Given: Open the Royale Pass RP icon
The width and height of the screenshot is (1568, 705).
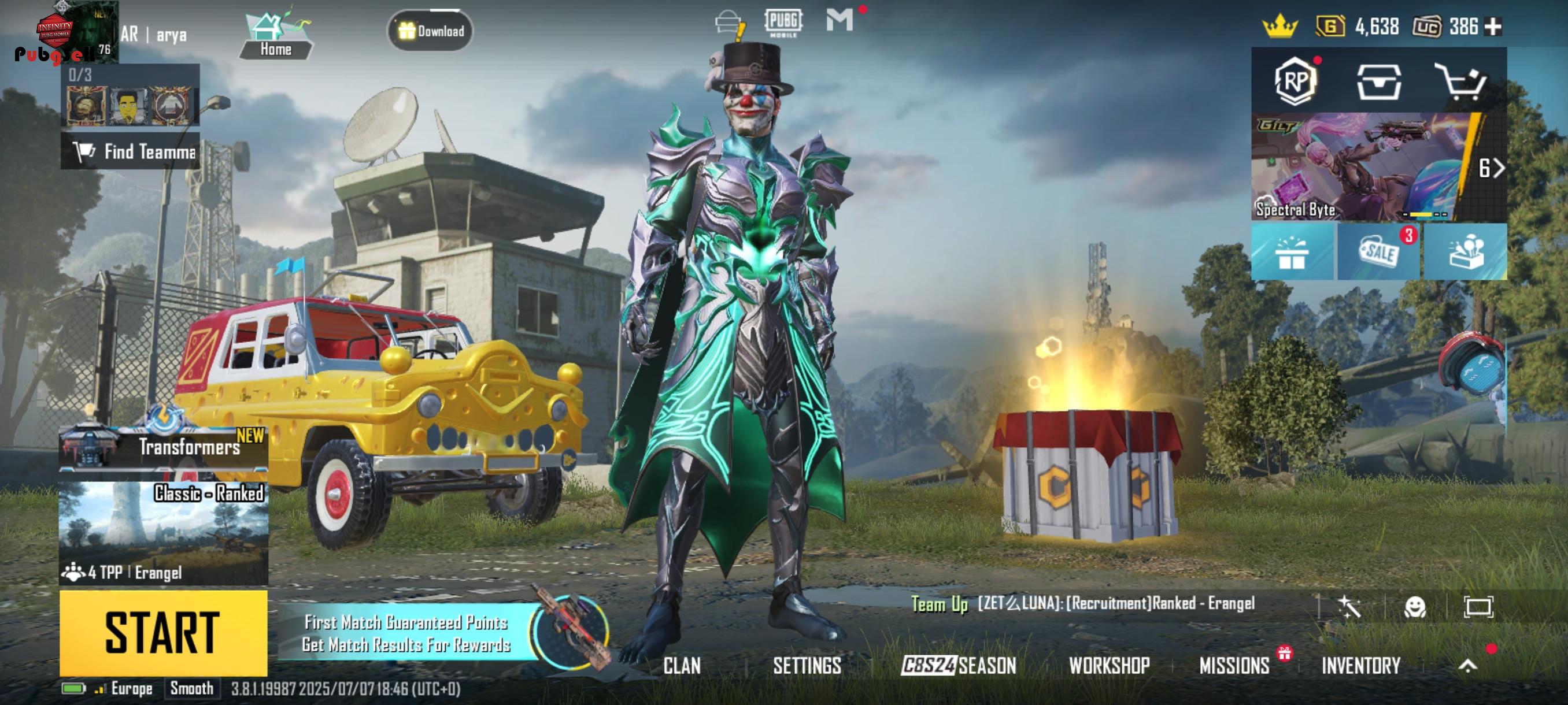Looking at the screenshot, I should (x=1295, y=81).
